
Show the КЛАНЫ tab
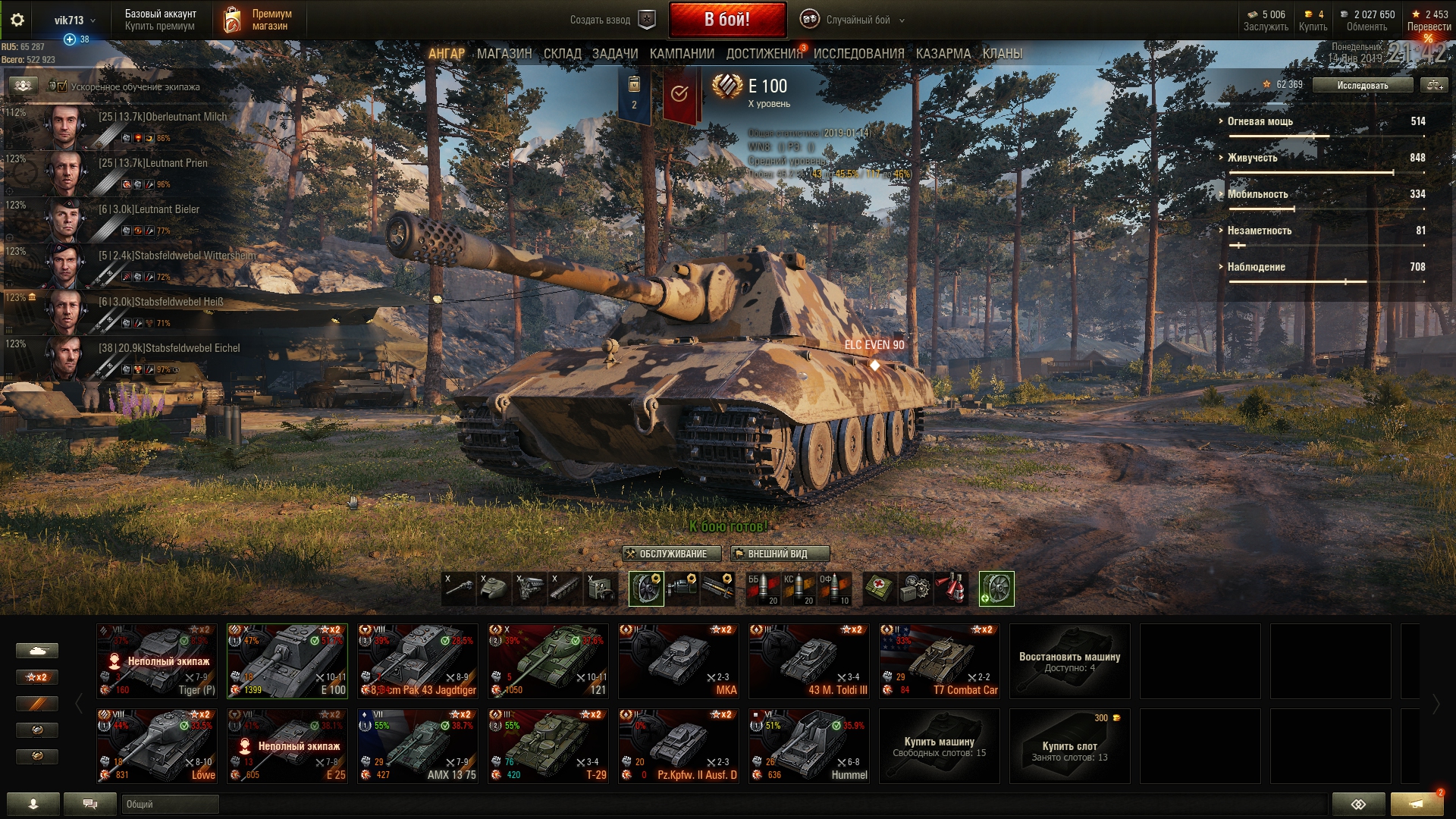(1002, 54)
